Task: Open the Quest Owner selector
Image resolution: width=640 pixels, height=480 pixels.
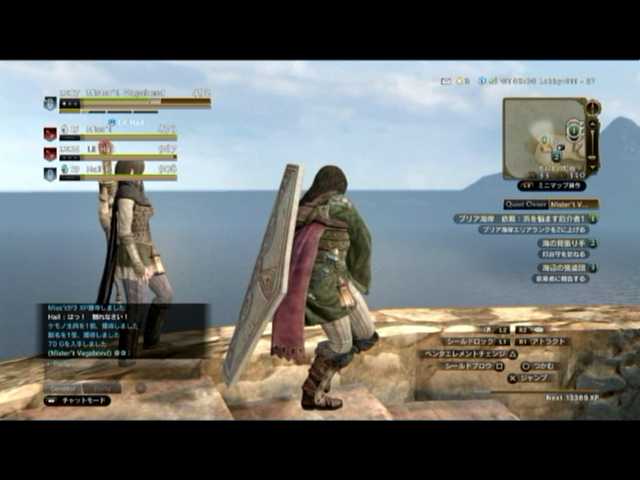Action: click(x=551, y=203)
